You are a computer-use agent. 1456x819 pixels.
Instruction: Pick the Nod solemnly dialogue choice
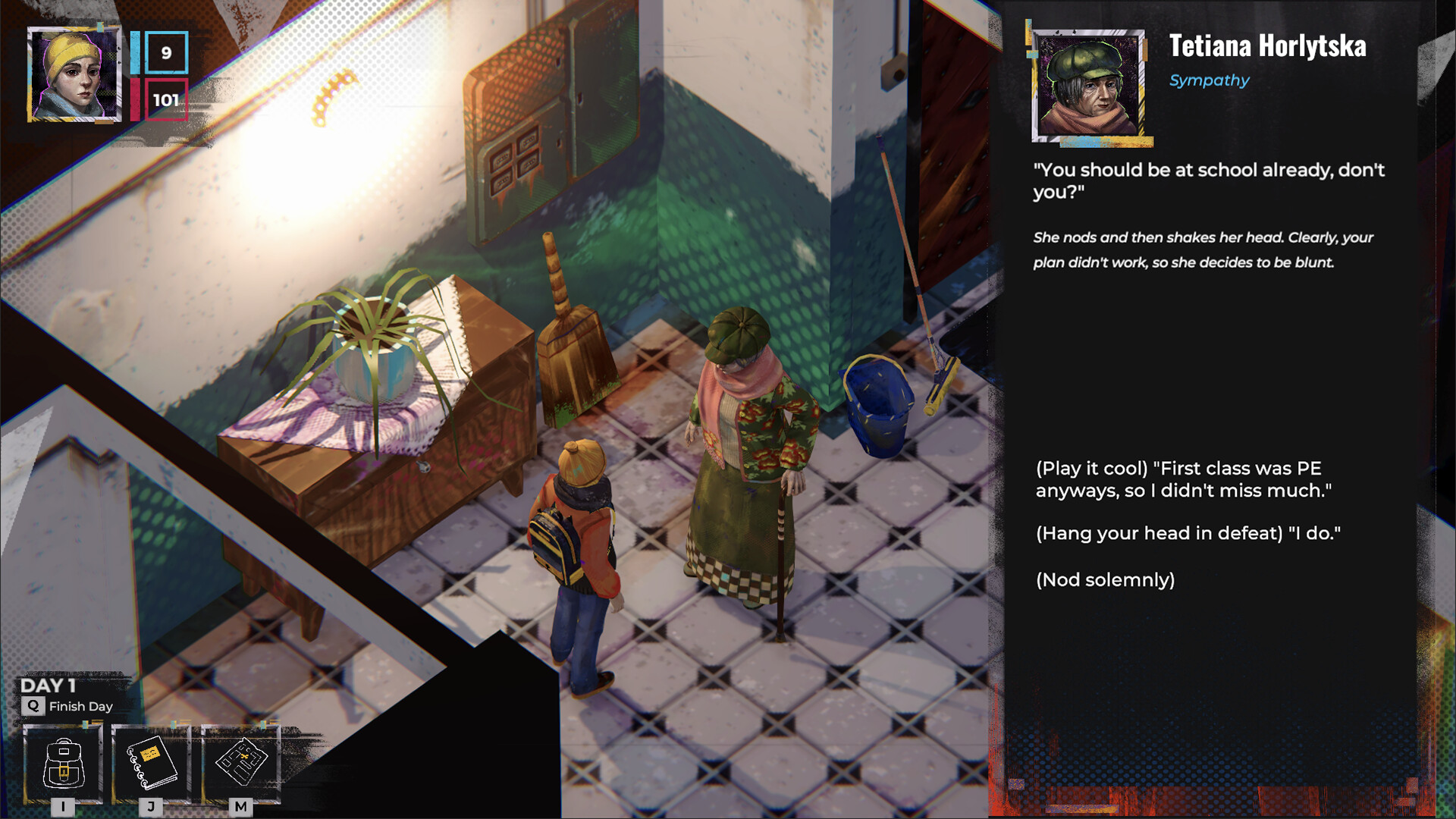pyautogui.click(x=1104, y=579)
